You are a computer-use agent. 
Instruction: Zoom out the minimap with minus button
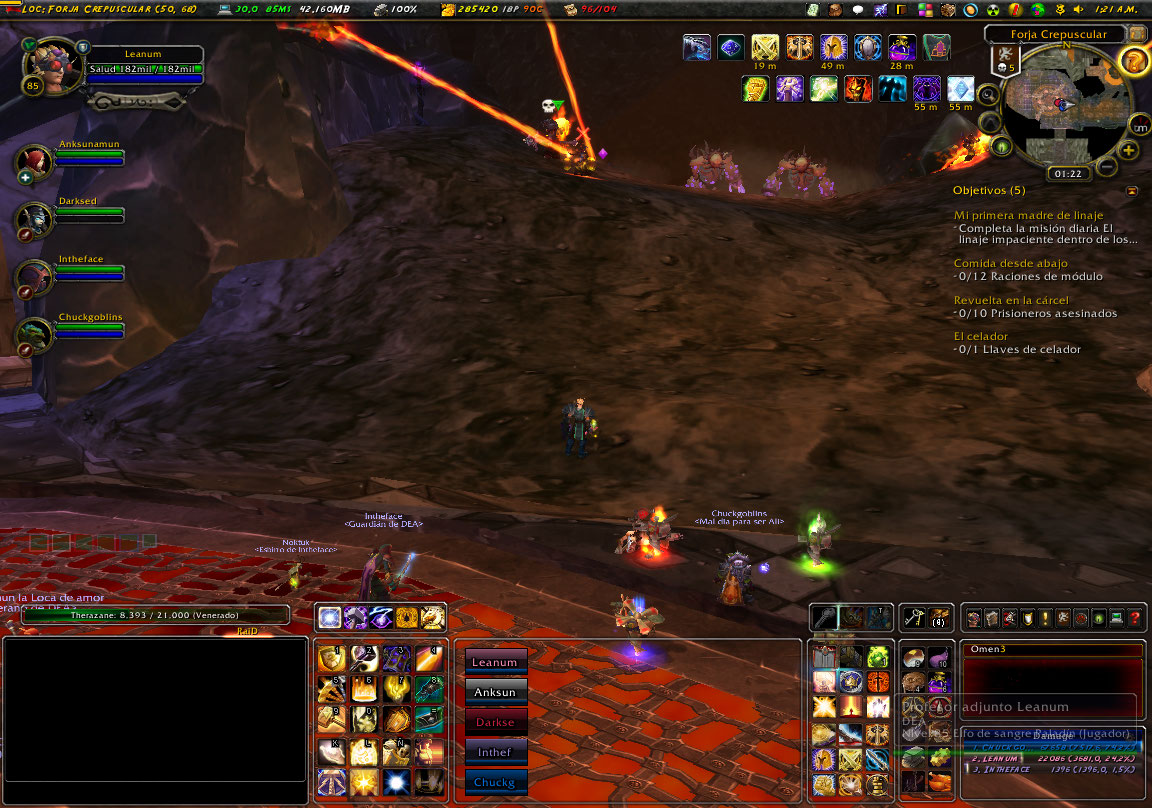click(x=1107, y=166)
